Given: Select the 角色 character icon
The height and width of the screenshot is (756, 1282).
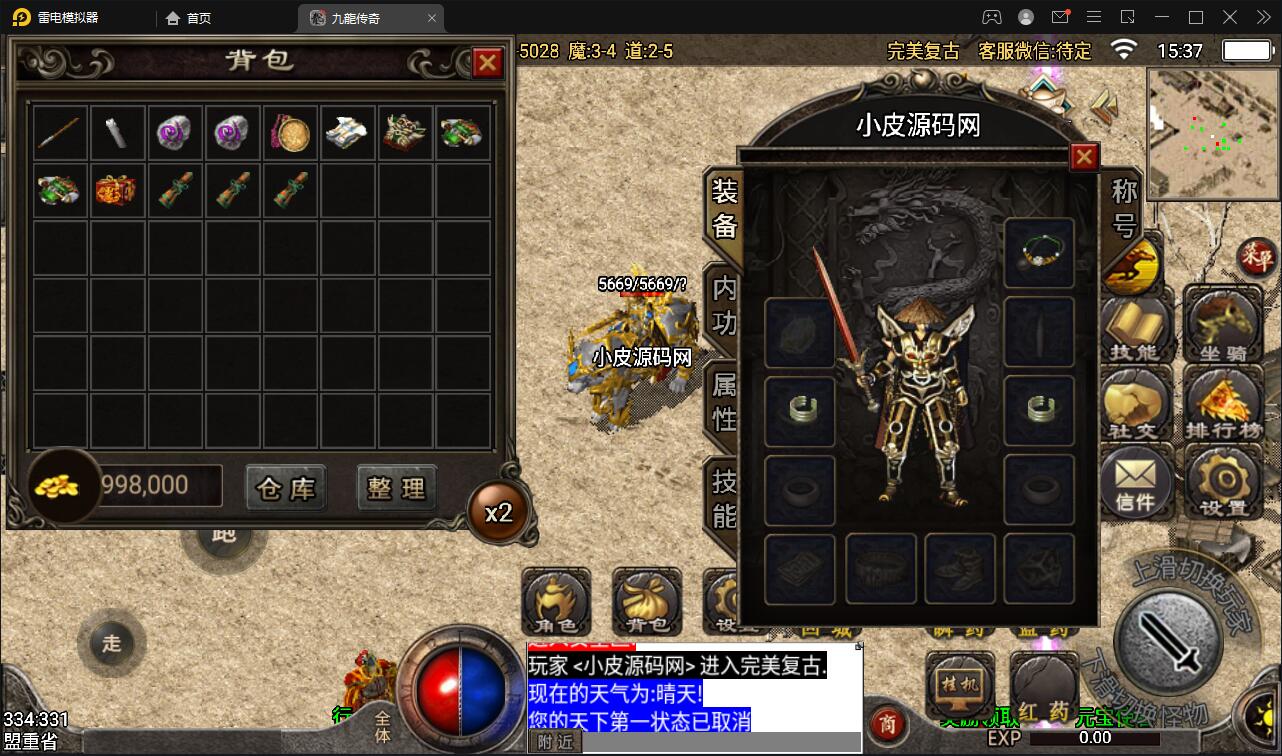Looking at the screenshot, I should (556, 602).
